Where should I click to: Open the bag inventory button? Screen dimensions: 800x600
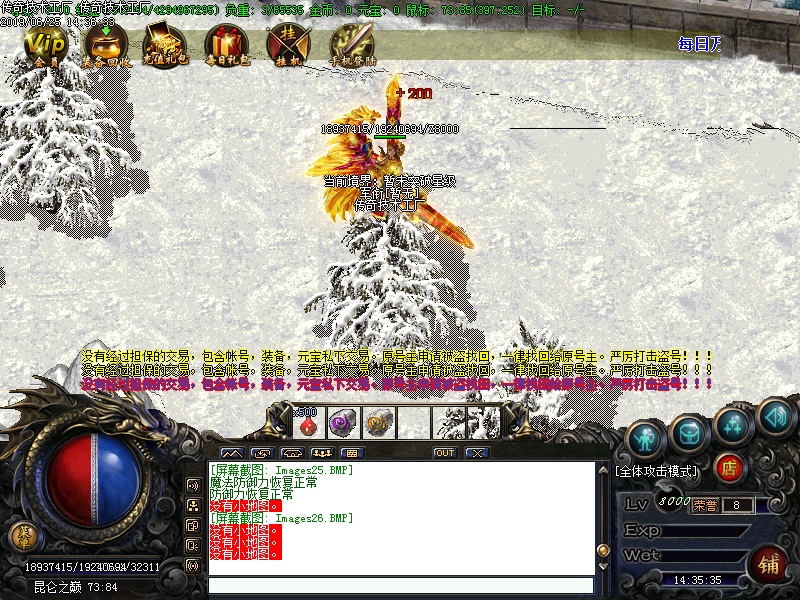click(x=689, y=432)
